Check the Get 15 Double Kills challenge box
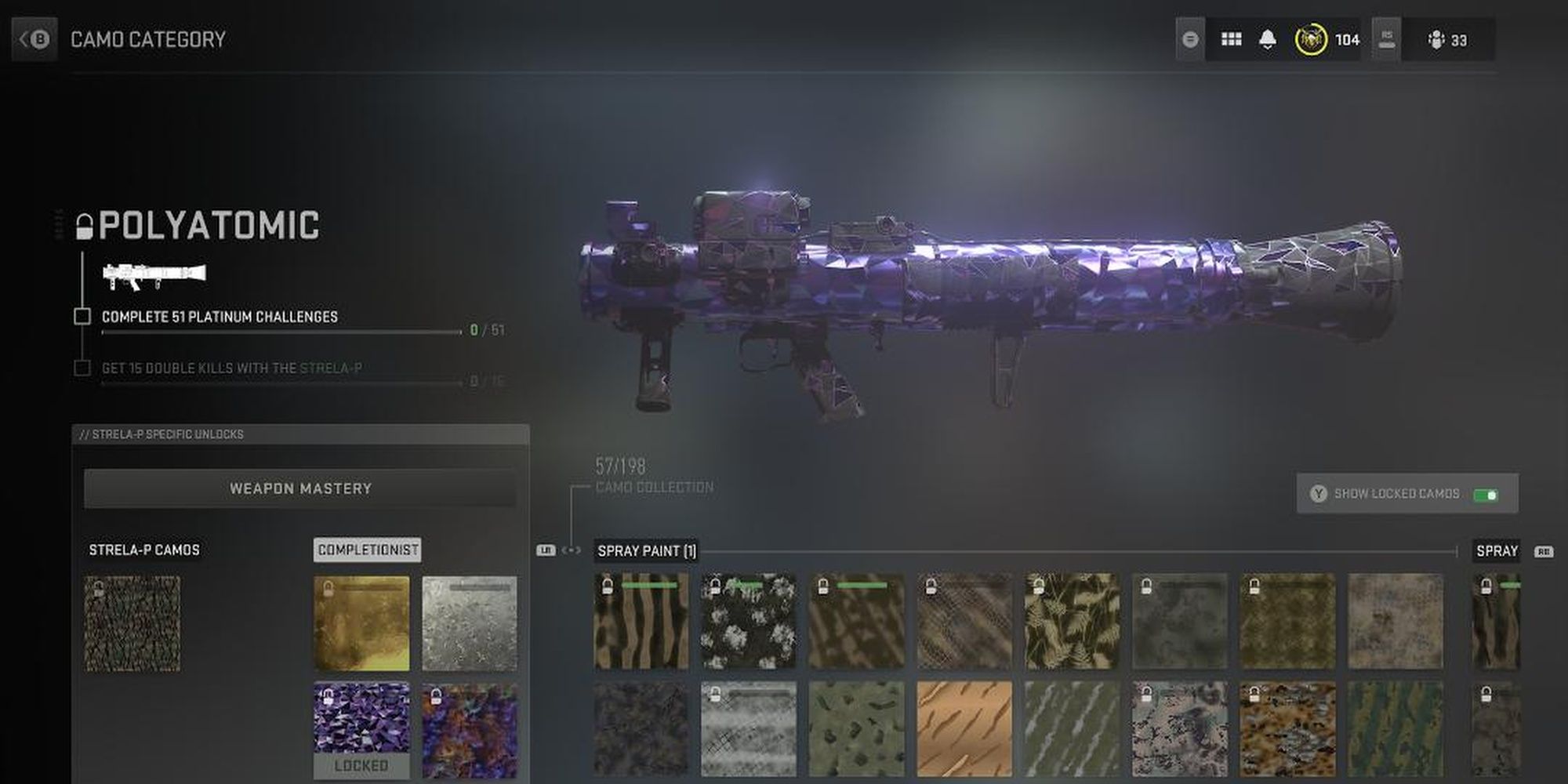This screenshot has width=1568, height=784. click(x=81, y=367)
